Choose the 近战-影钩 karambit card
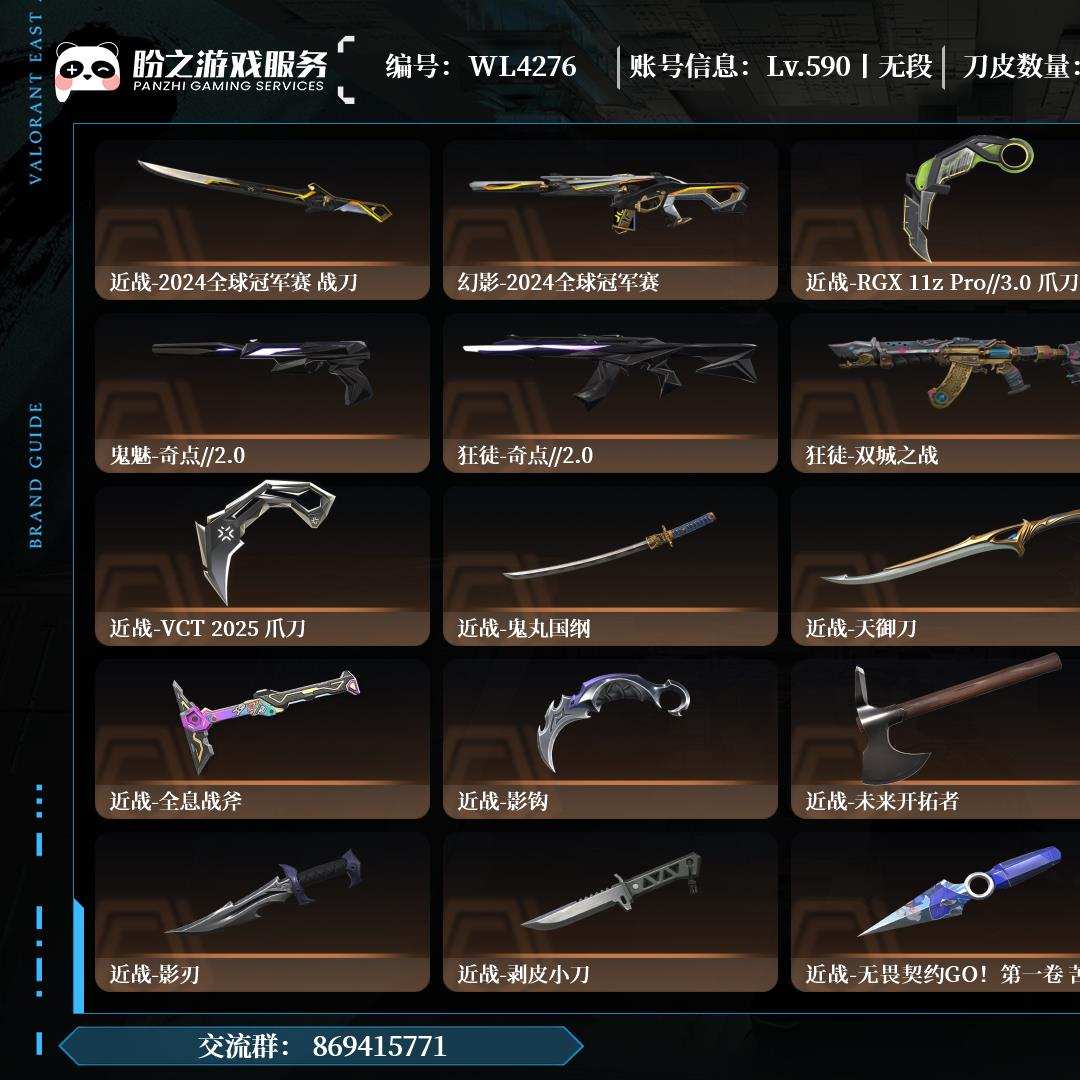Viewport: 1080px width, 1080px height. coord(610,739)
